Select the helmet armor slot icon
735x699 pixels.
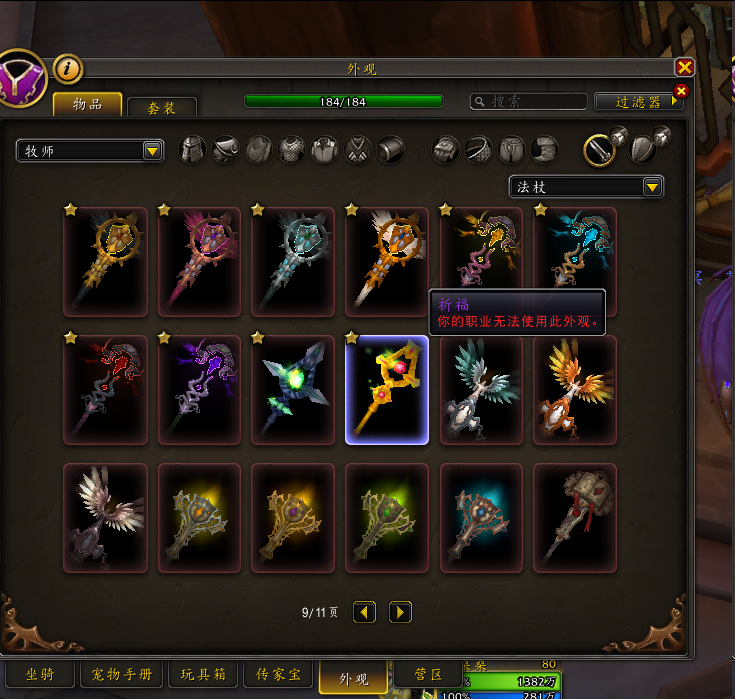[x=192, y=150]
